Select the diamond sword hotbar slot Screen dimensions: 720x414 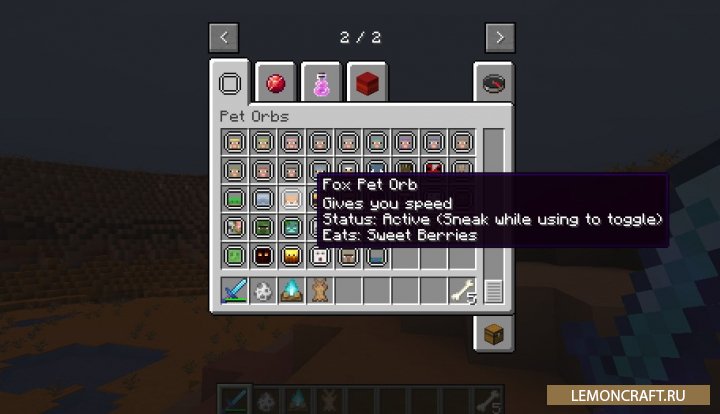[235, 292]
